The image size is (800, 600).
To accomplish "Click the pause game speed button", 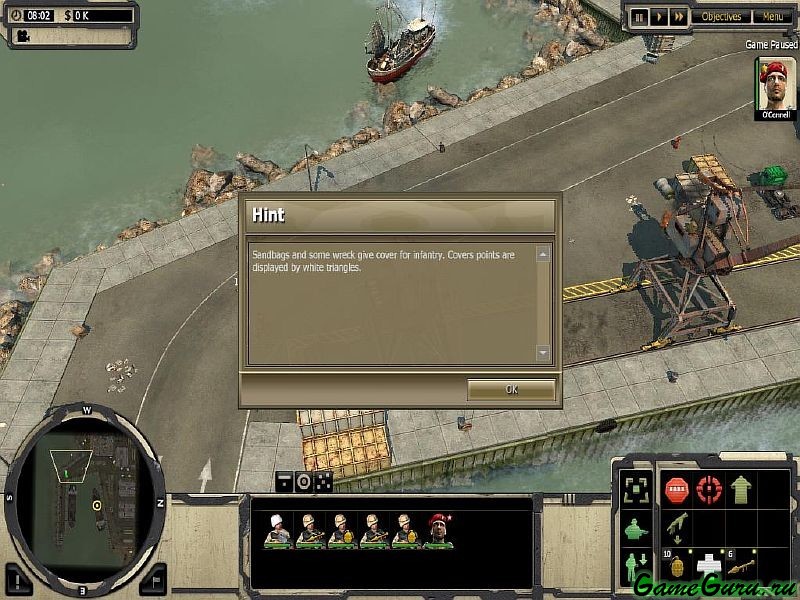I will (x=637, y=17).
